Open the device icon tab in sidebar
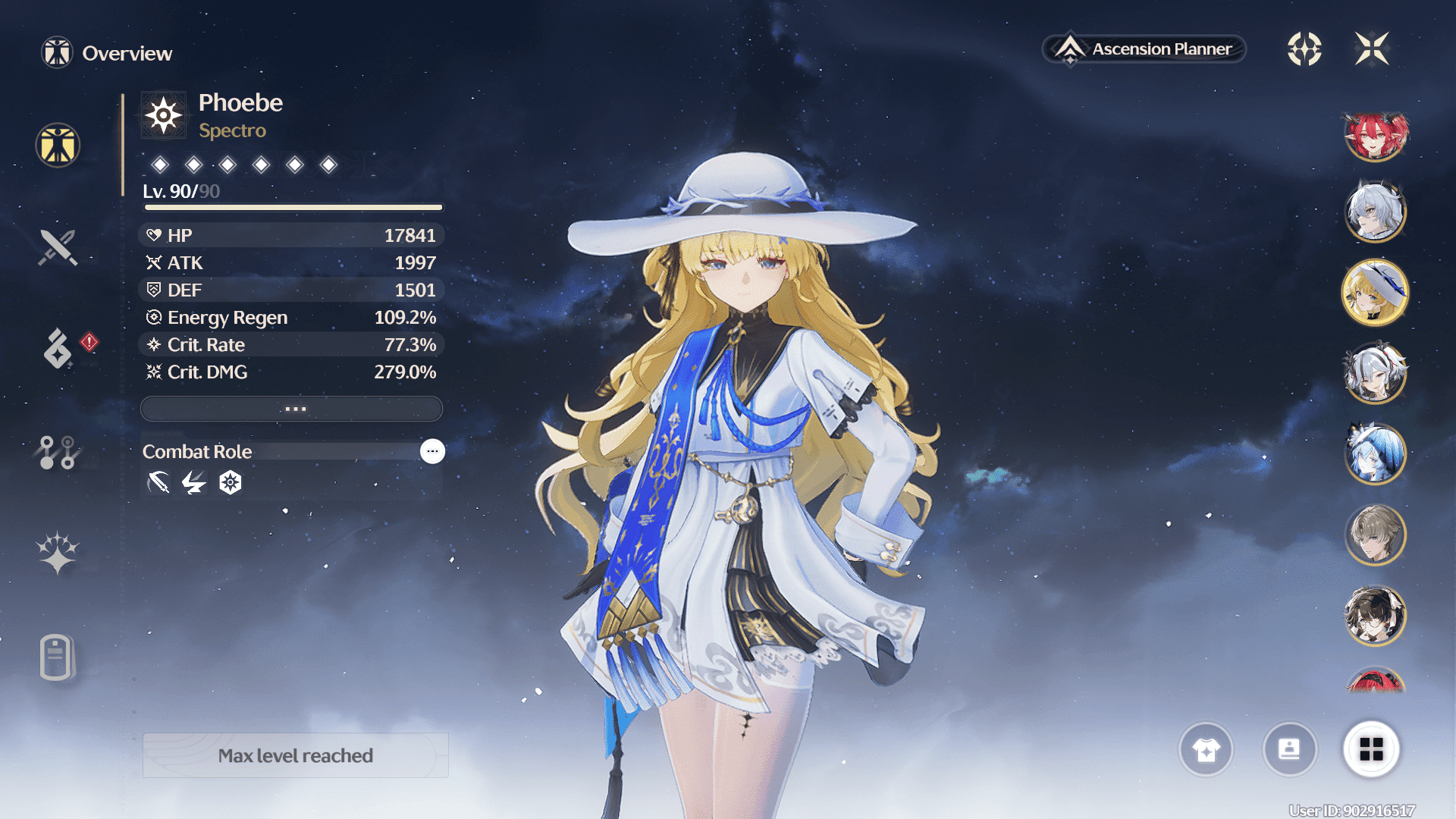Viewport: 1456px width, 819px height. (x=57, y=657)
